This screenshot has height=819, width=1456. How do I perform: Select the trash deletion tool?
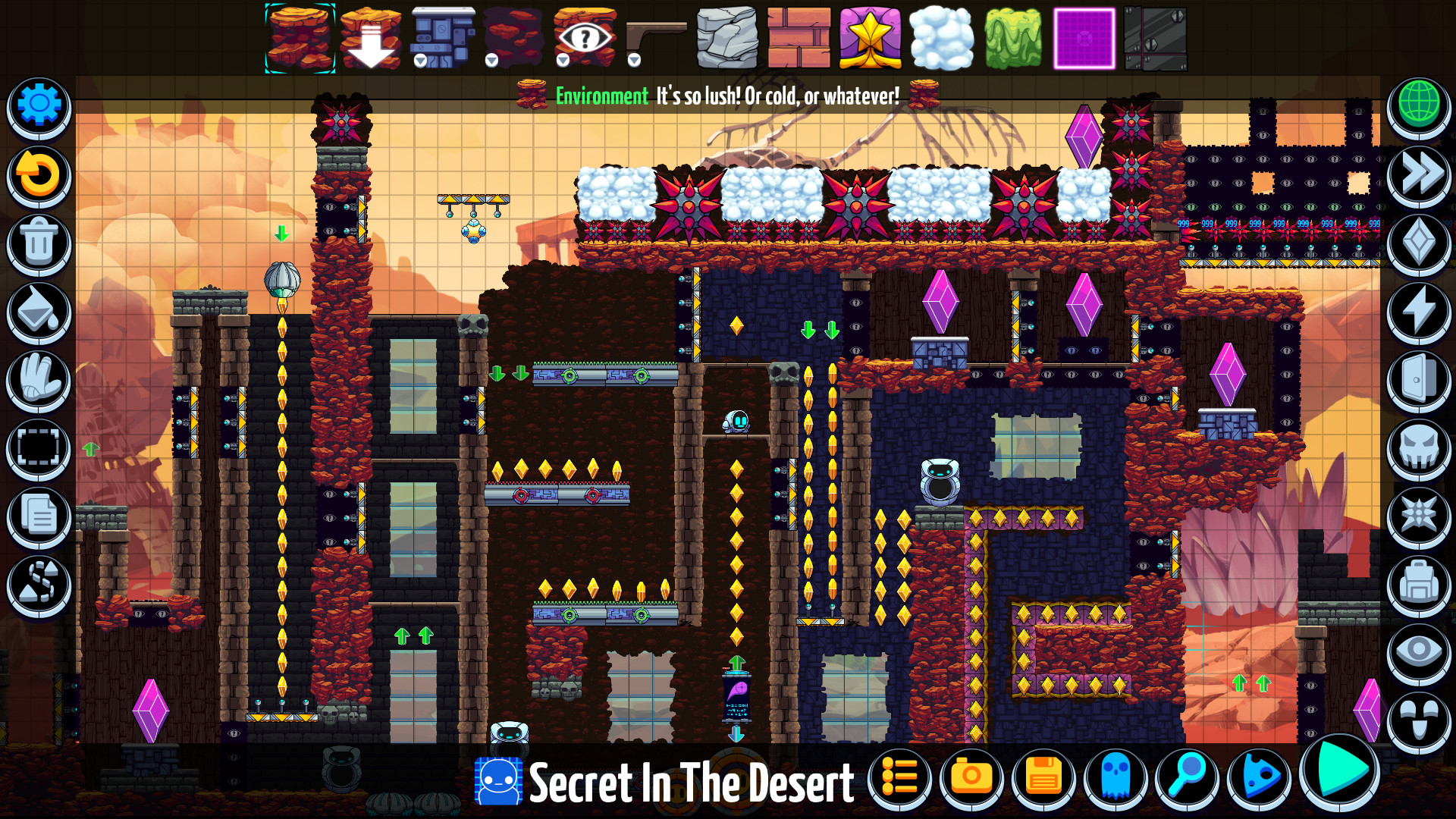[x=38, y=243]
